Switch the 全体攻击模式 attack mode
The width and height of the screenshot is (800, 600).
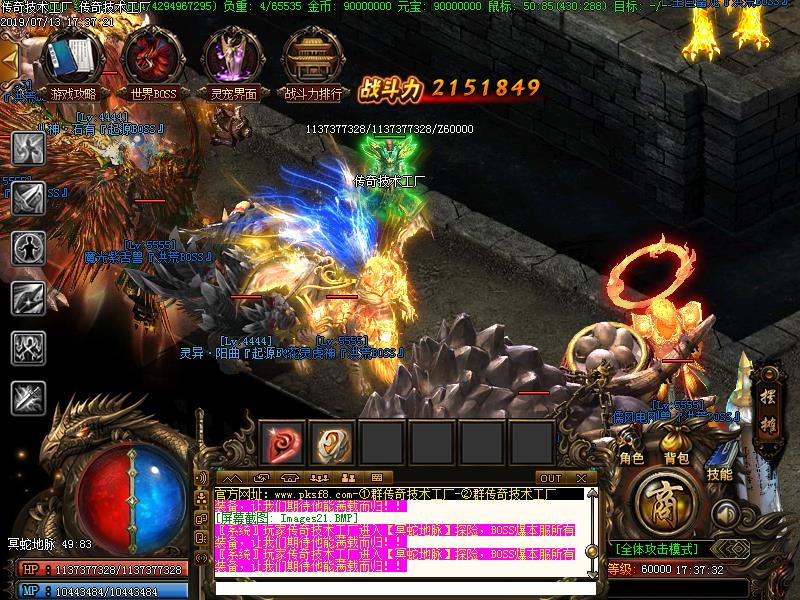click(658, 549)
